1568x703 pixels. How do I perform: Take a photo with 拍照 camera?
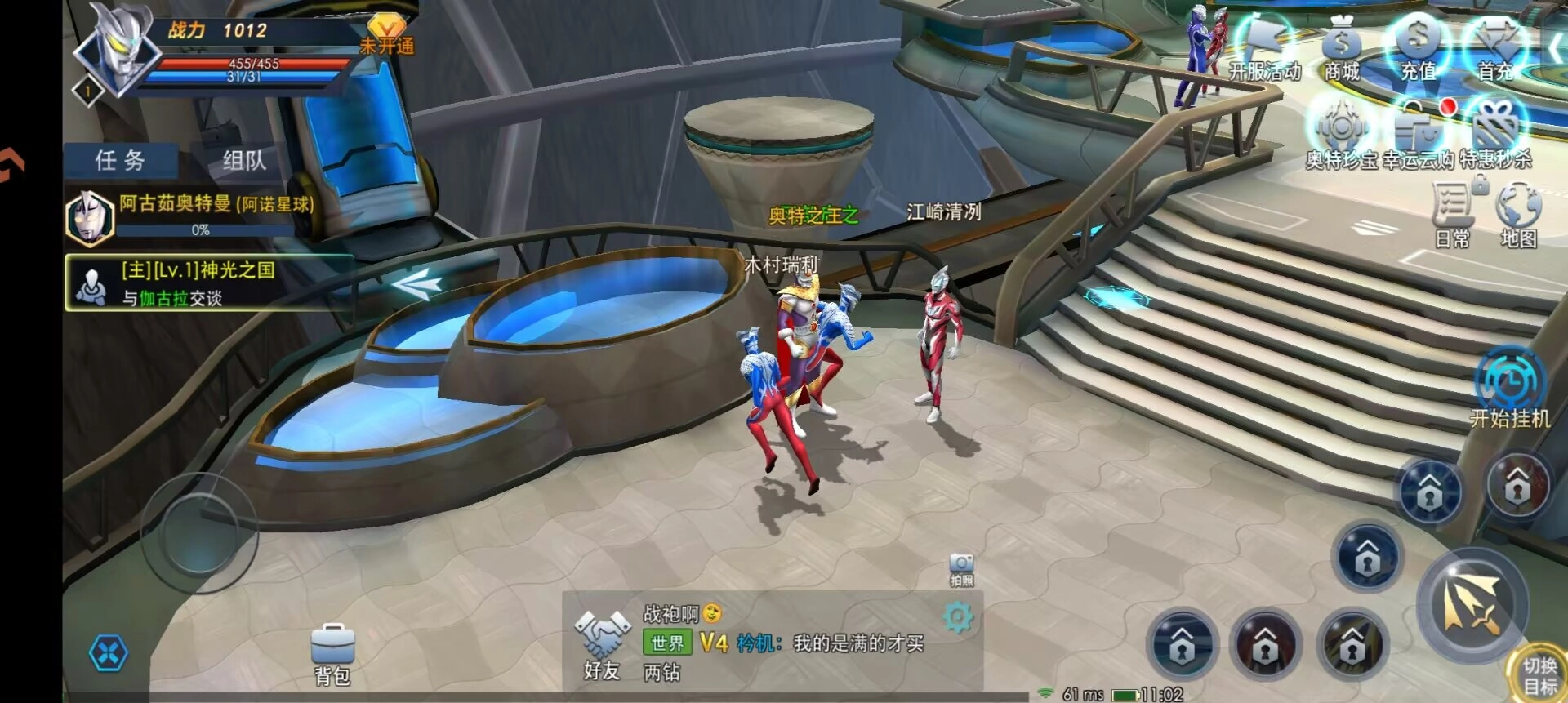[961, 569]
